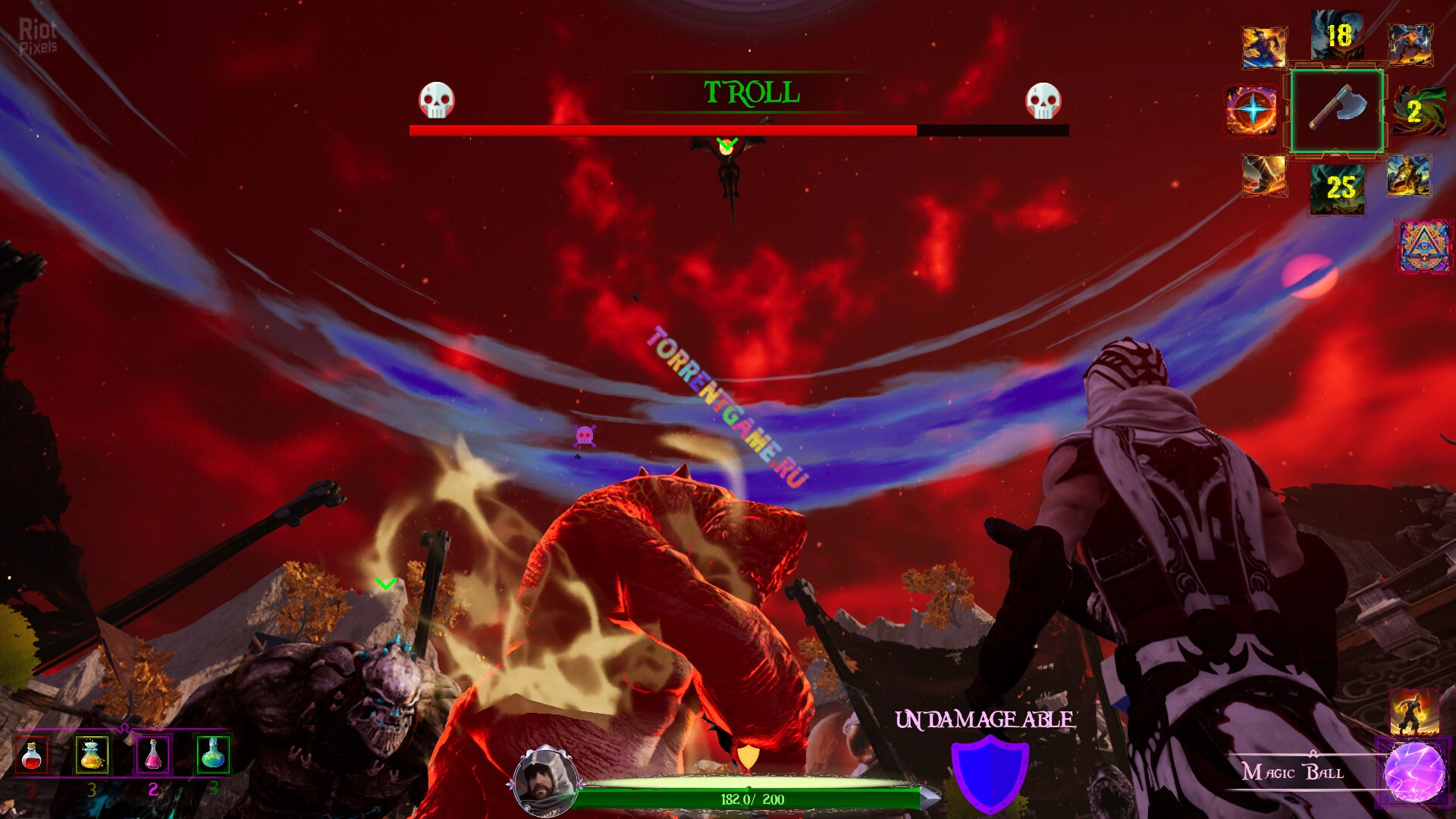Cast the Magic Ball spell orb
Screen dimensions: 1456x819
[1414, 772]
